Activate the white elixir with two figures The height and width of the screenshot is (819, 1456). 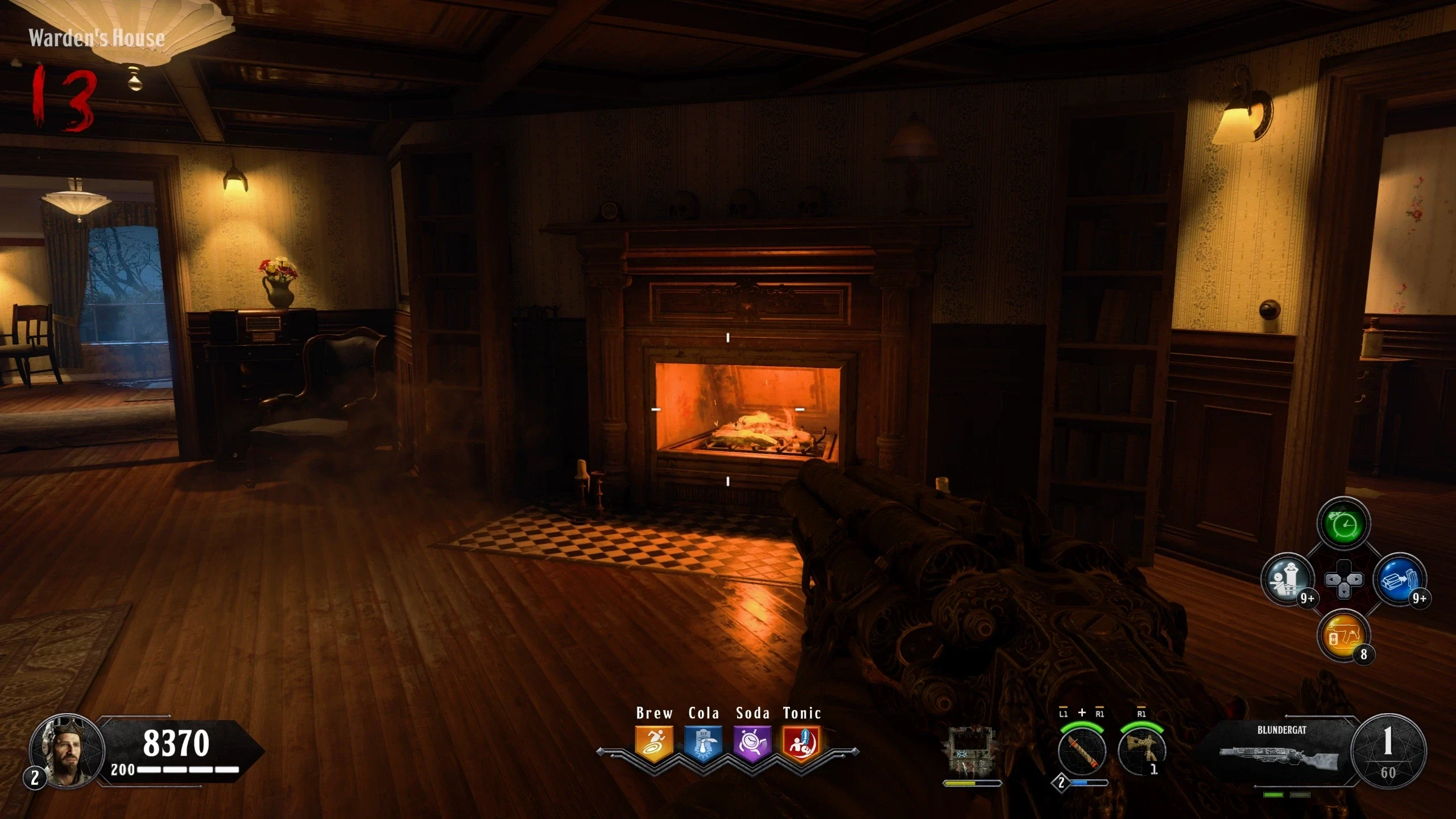coord(1287,580)
